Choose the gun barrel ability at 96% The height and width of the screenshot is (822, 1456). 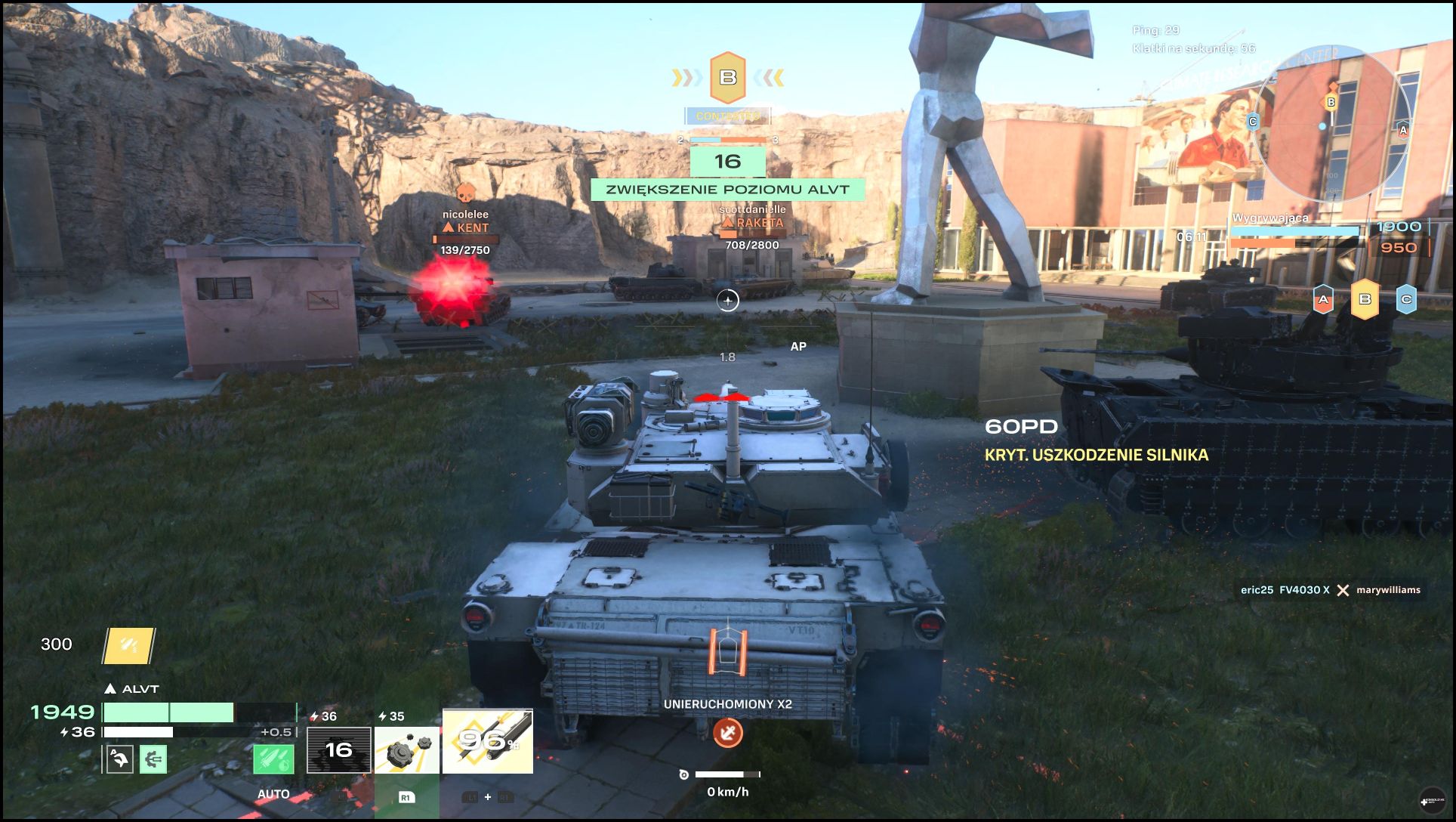click(488, 741)
